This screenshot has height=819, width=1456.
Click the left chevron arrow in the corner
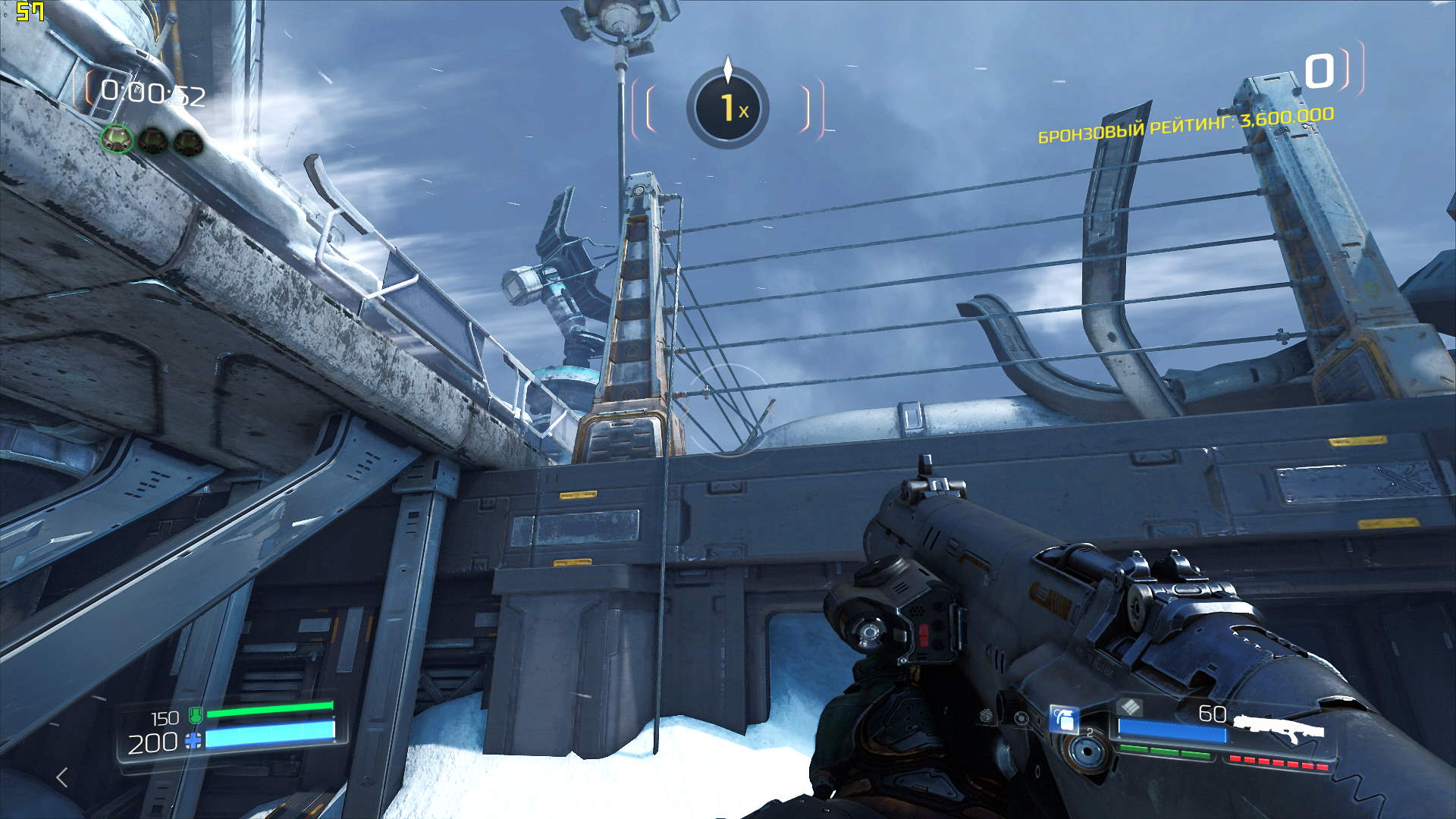(63, 777)
